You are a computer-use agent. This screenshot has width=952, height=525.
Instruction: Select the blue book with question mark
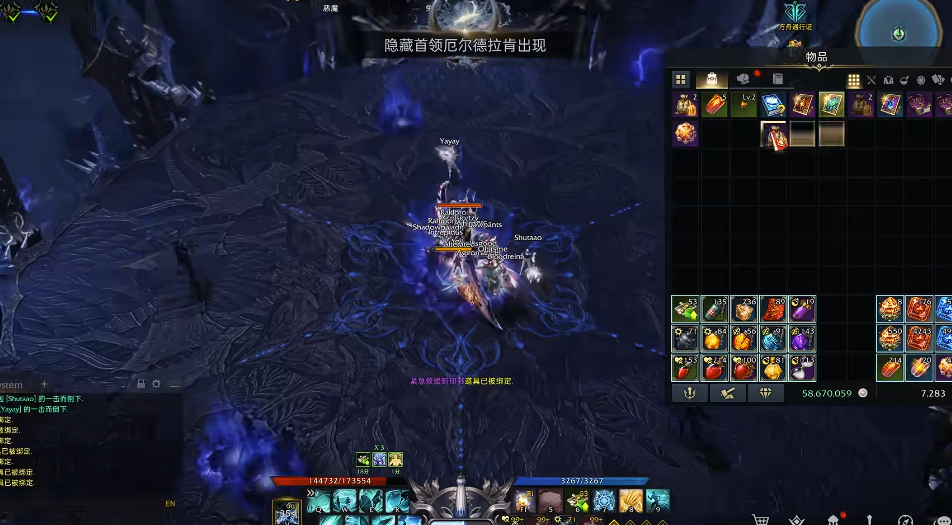[773, 105]
